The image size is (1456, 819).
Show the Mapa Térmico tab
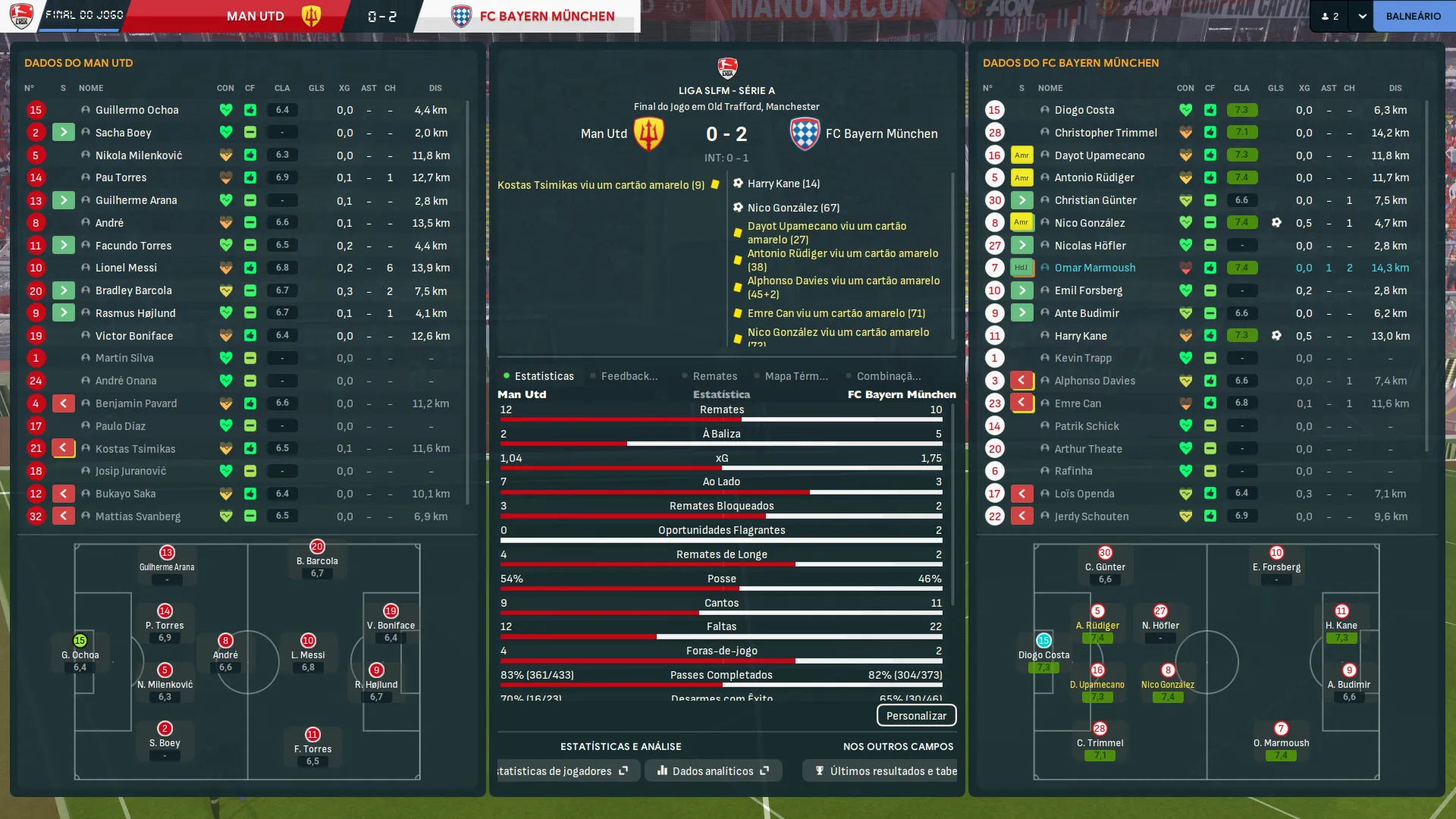(795, 376)
